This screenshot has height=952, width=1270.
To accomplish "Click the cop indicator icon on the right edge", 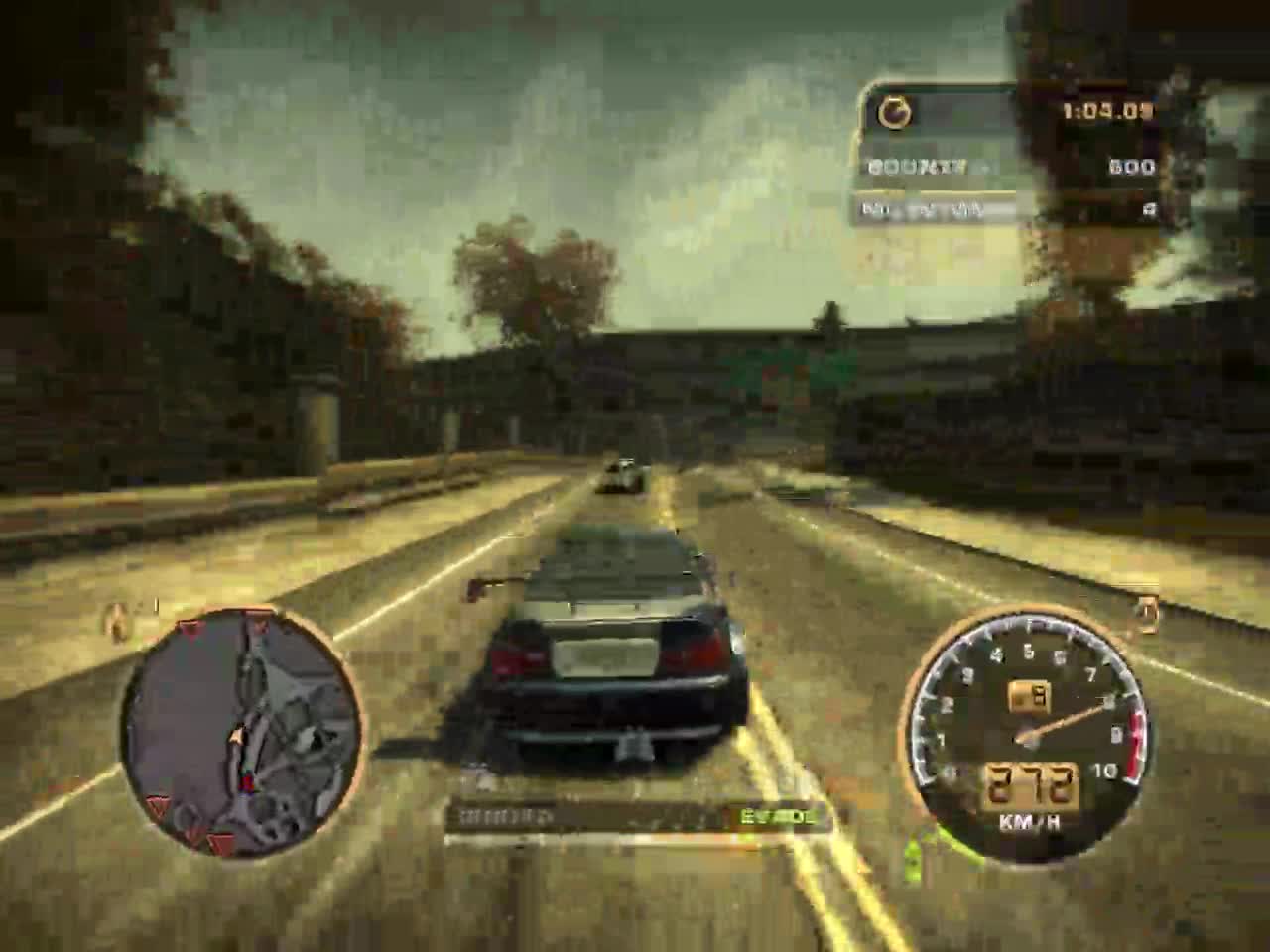I will [1148, 611].
